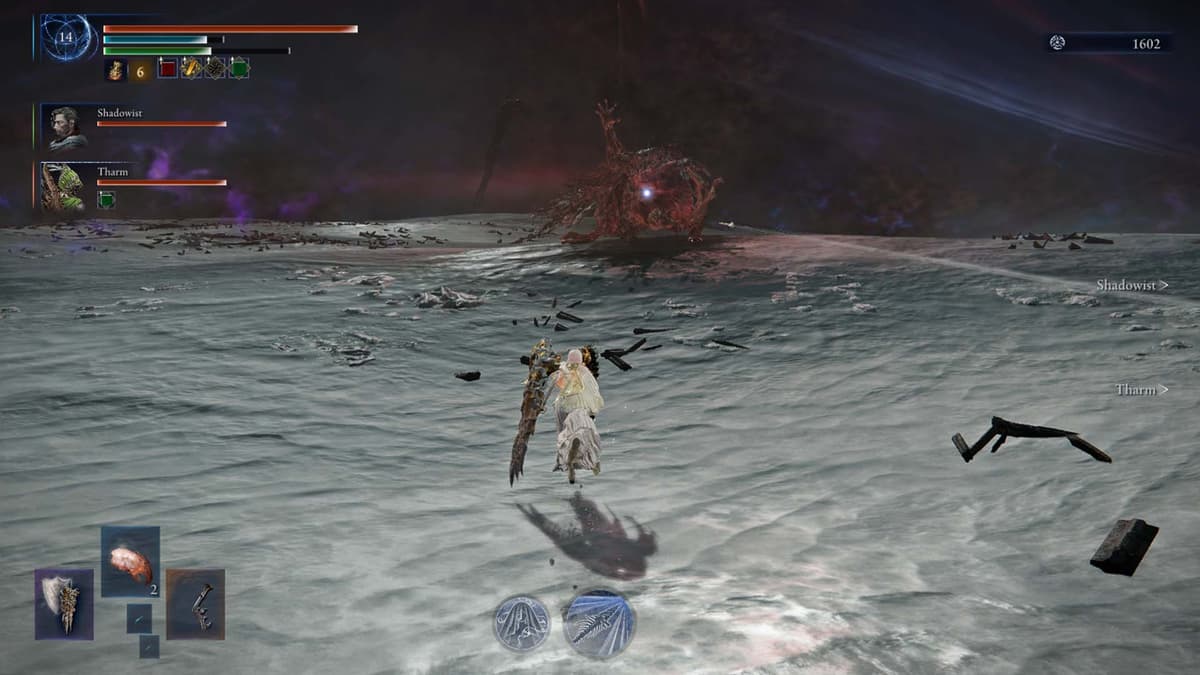Image resolution: width=1200 pixels, height=675 pixels.
Task: Click the red square status effect icon
Action: click(167, 69)
